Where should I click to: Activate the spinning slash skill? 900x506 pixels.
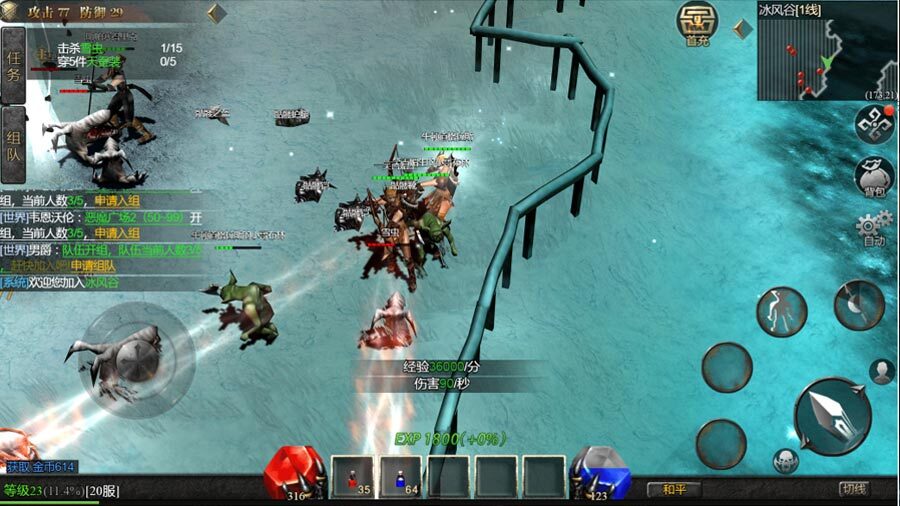point(858,305)
